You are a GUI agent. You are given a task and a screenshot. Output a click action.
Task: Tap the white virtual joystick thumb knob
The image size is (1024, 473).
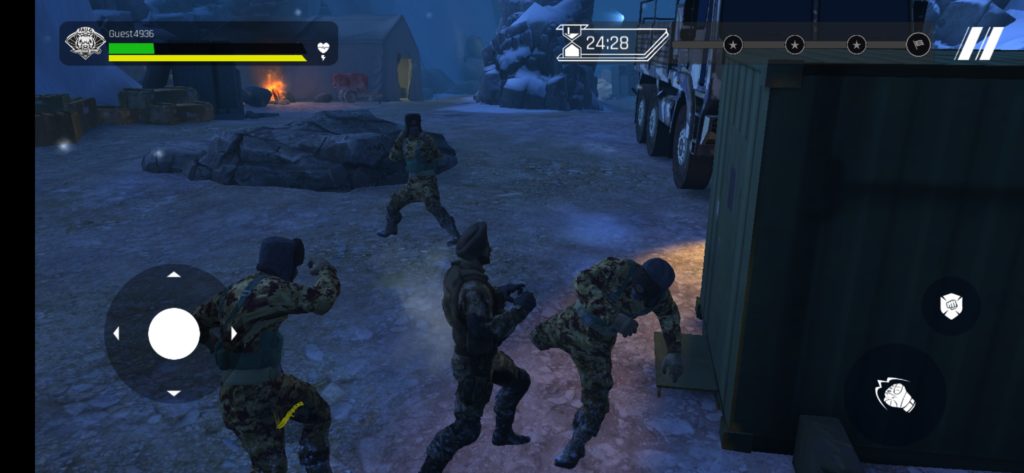tap(174, 334)
